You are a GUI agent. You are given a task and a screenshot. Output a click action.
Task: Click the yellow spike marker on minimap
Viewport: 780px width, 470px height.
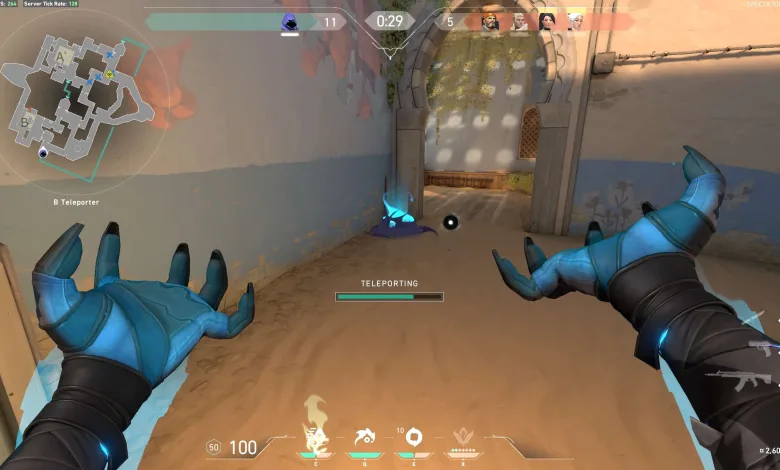click(108, 74)
